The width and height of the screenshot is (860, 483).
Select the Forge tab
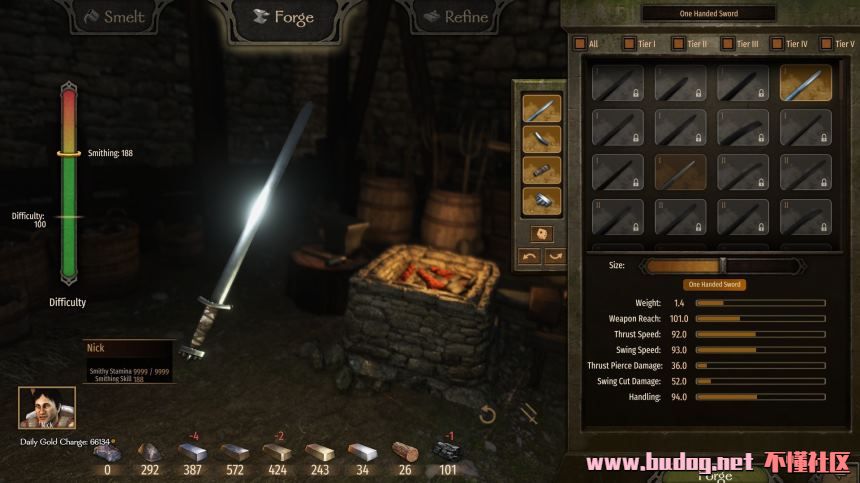(x=282, y=17)
